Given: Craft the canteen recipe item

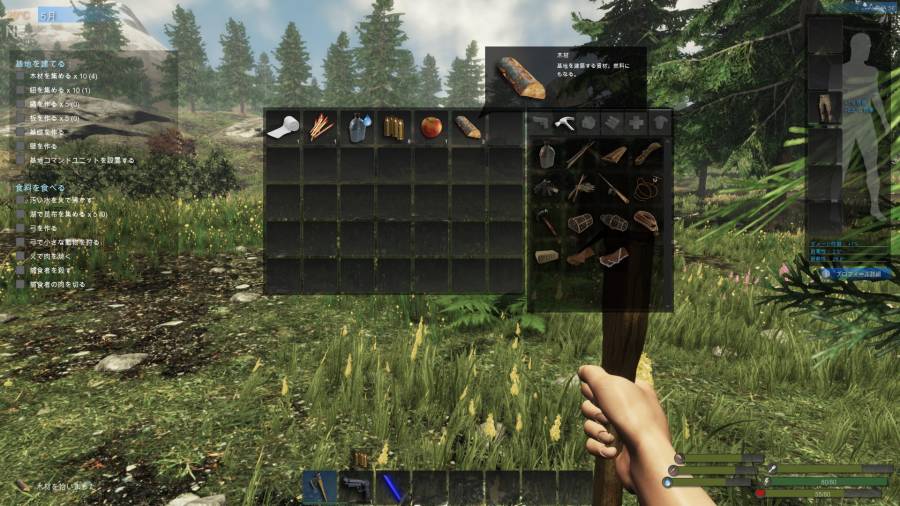Looking at the screenshot, I should [x=546, y=155].
